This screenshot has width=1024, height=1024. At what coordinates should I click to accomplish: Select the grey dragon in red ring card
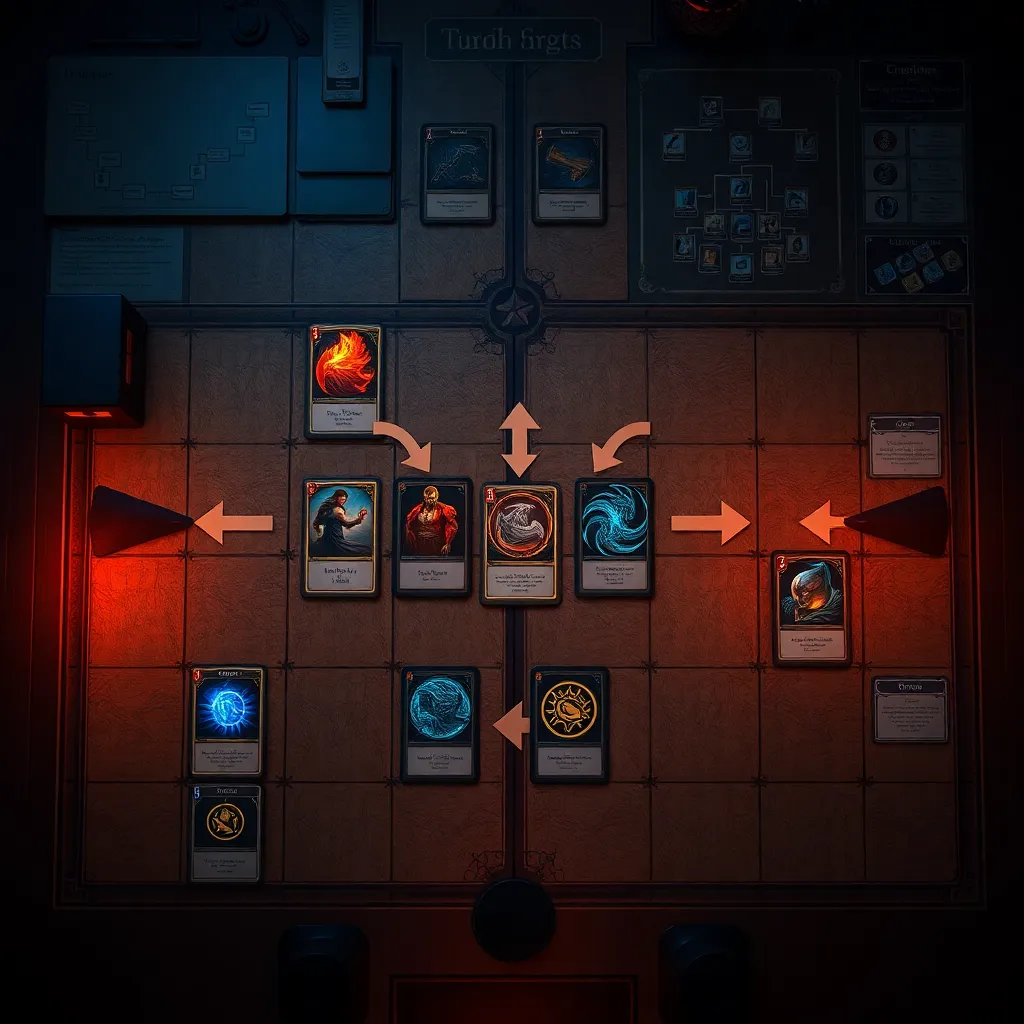[x=520, y=543]
